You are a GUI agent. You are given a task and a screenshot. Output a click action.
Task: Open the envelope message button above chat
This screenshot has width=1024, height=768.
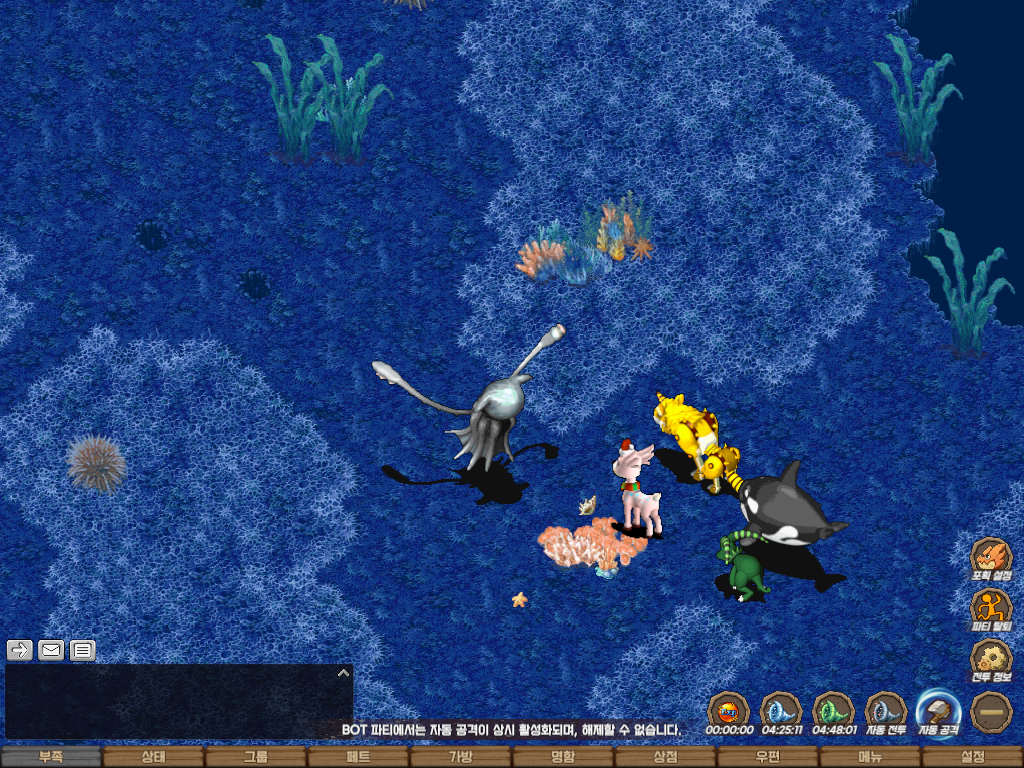click(x=51, y=650)
